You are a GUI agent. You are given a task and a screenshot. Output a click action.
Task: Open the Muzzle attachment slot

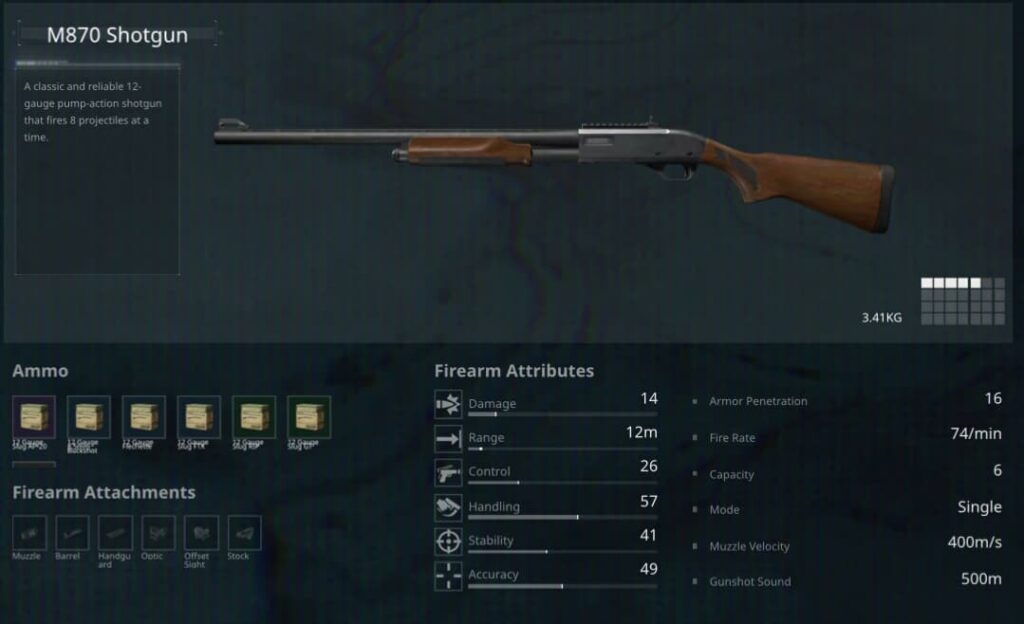coord(28,532)
